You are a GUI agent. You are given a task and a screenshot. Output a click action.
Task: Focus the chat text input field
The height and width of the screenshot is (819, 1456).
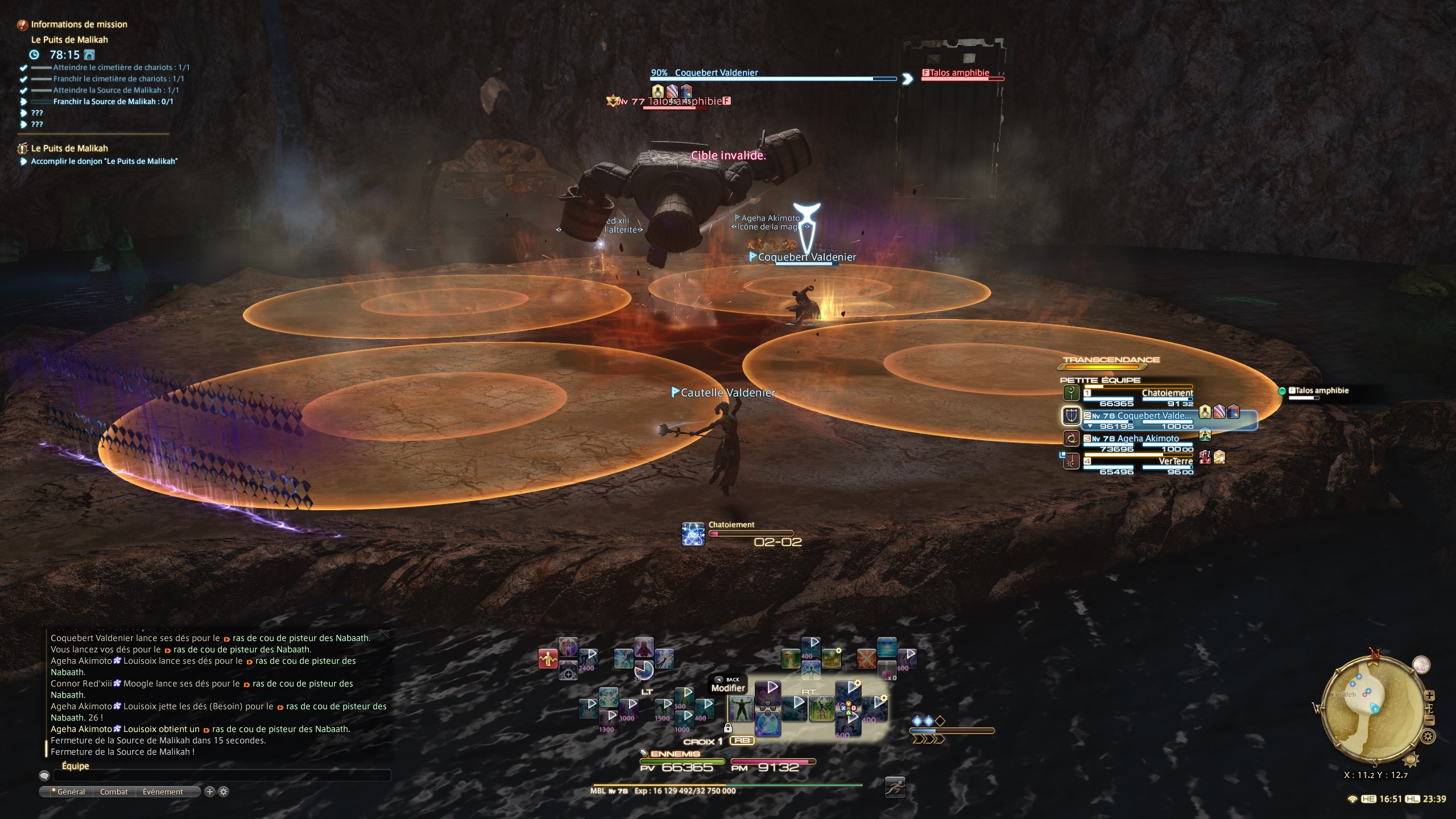[222, 775]
